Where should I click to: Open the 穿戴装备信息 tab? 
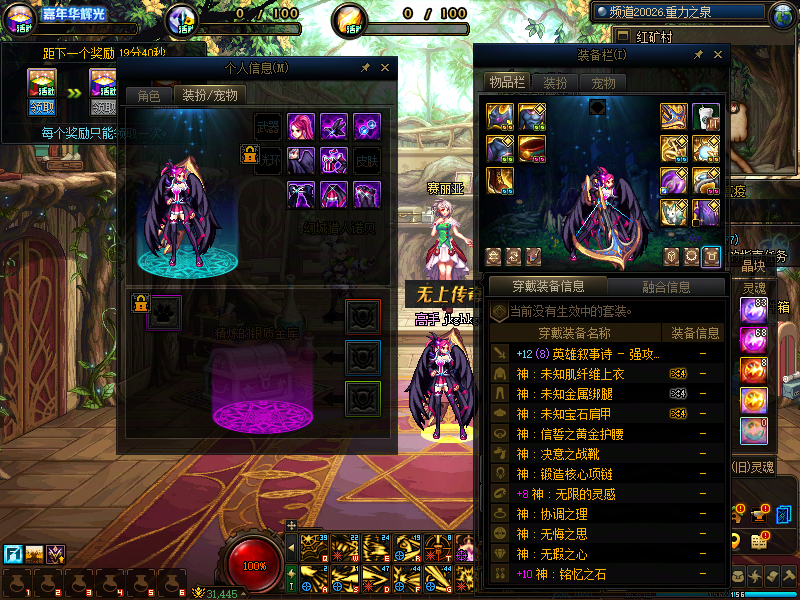547,287
